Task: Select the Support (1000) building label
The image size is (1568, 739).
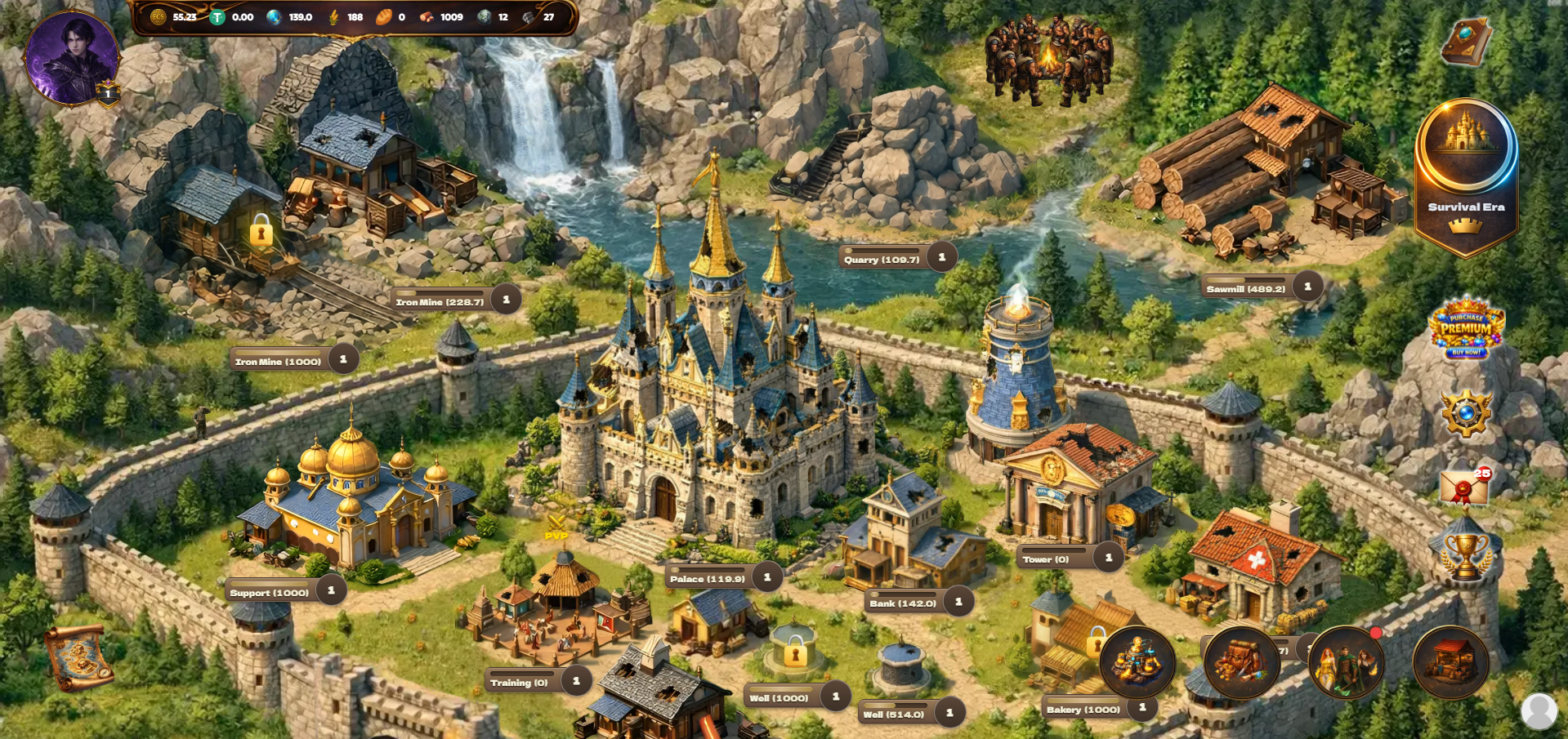Action: click(x=269, y=592)
